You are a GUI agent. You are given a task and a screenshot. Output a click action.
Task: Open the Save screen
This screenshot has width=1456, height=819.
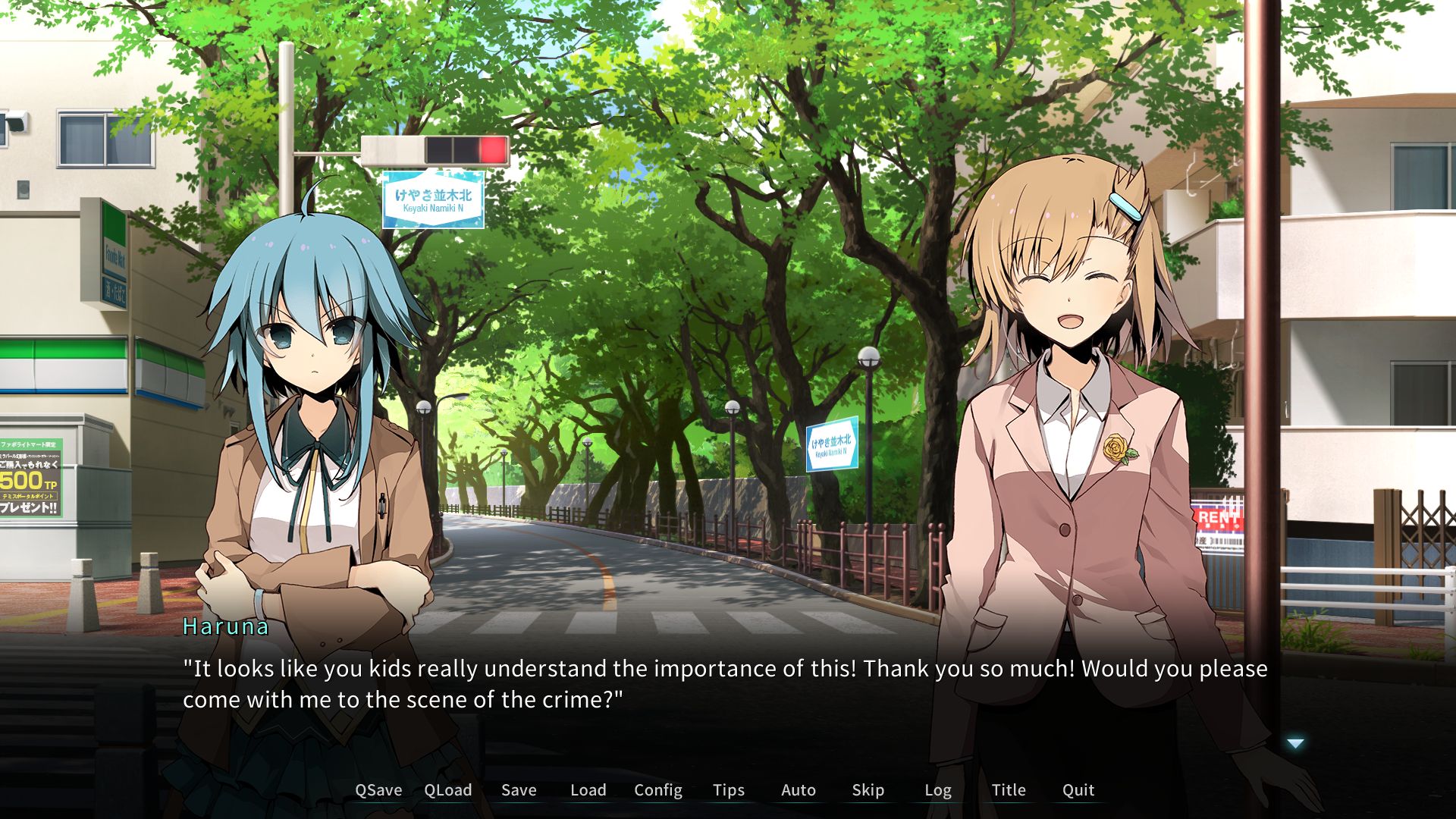(519, 790)
